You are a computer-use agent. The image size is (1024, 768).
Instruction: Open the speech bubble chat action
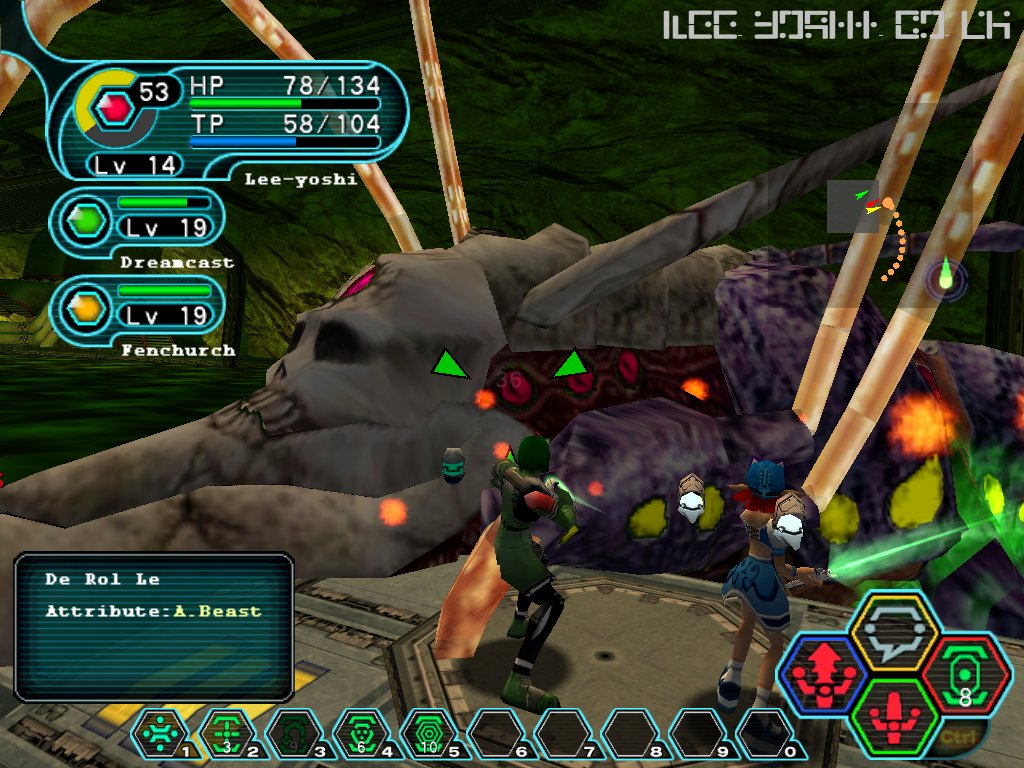click(893, 631)
